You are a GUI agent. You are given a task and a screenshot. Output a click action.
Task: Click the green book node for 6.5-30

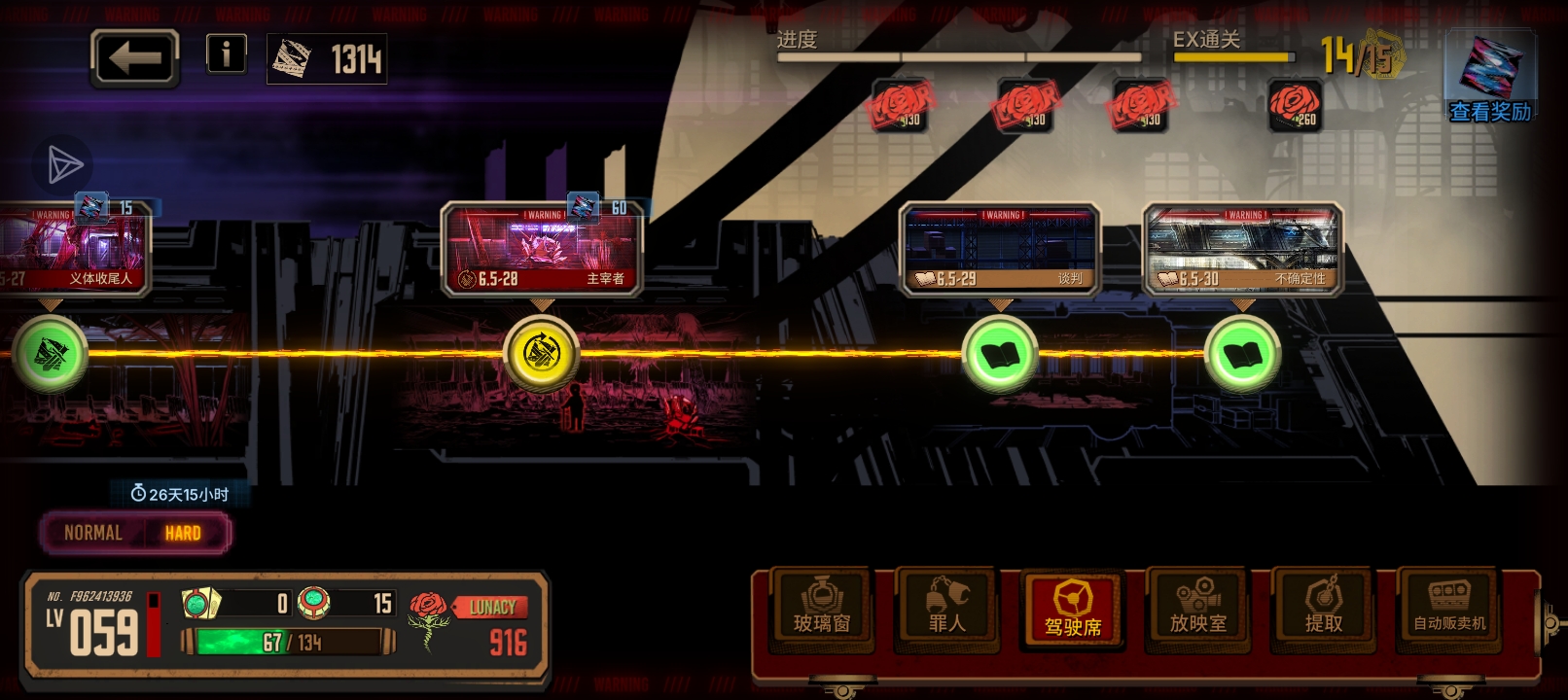click(x=1242, y=355)
